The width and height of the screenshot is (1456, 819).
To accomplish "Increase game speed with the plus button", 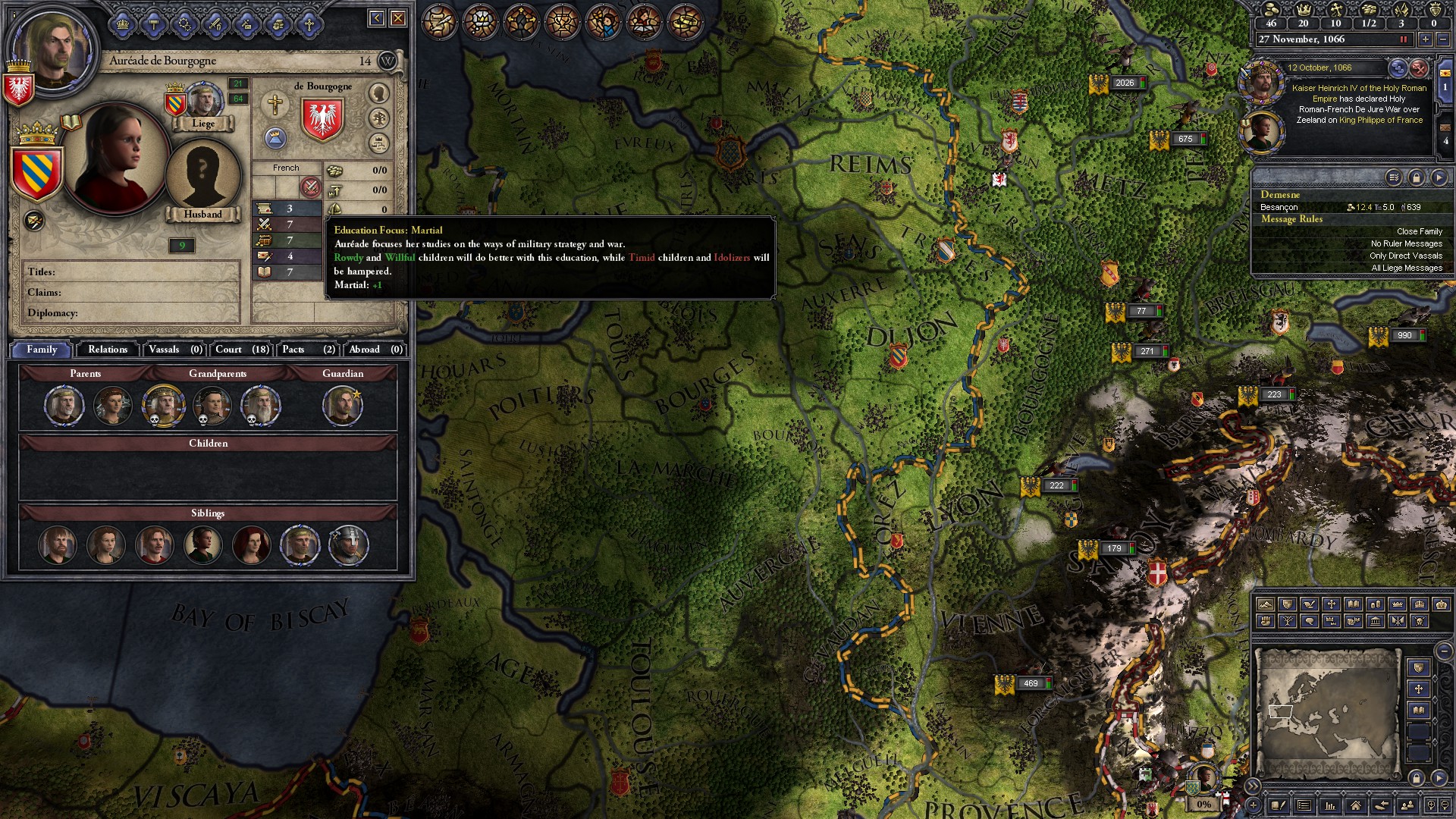I will pyautogui.click(x=1426, y=39).
